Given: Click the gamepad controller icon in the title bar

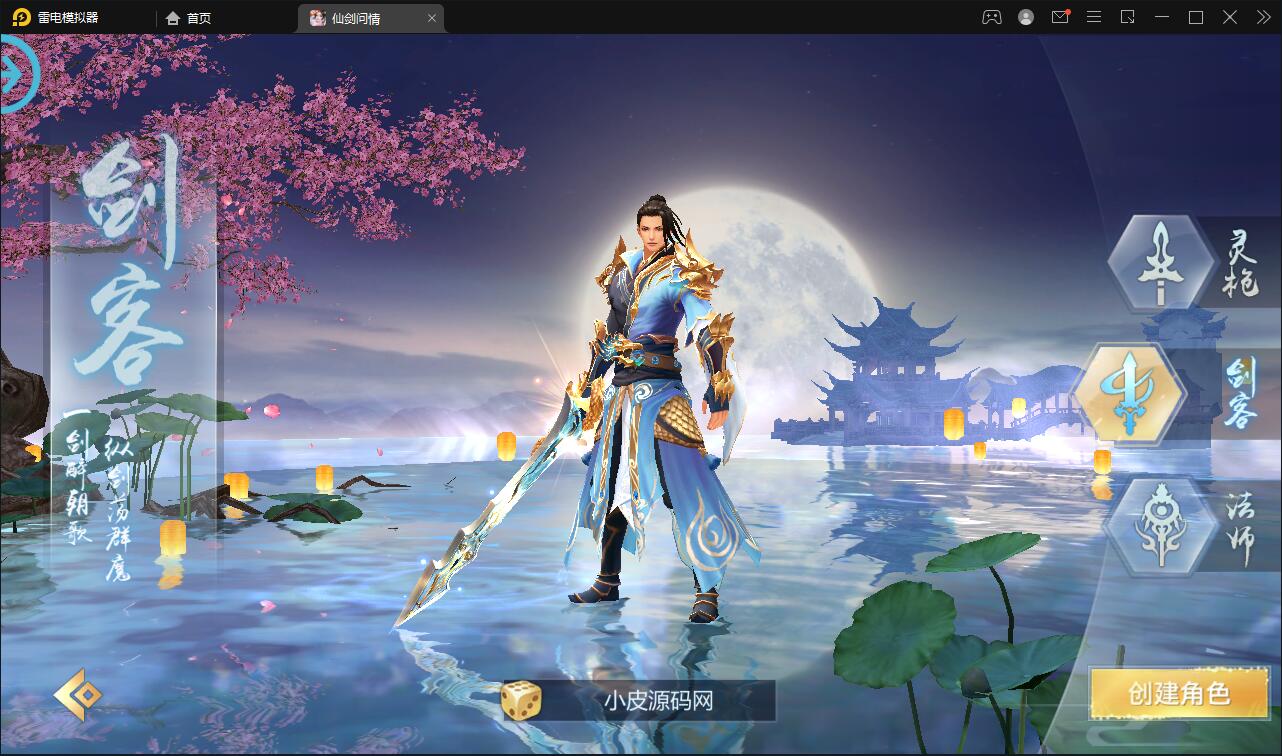Looking at the screenshot, I should [995, 17].
